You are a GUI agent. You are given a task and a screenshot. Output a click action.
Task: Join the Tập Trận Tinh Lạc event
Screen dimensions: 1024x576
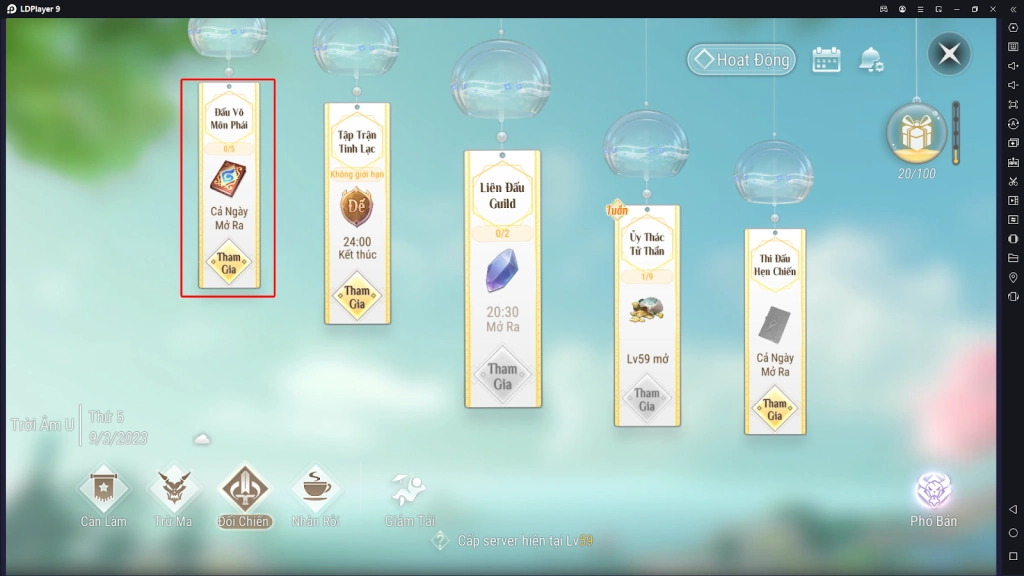tap(357, 297)
